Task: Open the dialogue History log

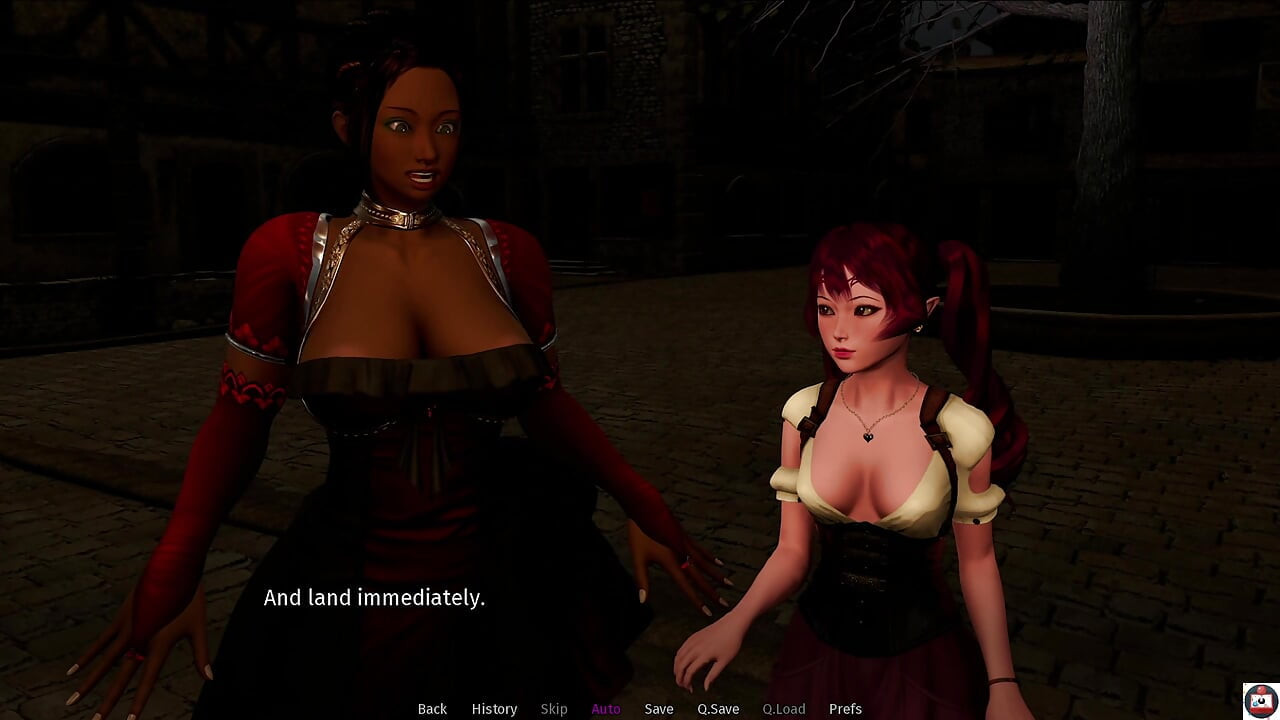Action: click(x=494, y=709)
